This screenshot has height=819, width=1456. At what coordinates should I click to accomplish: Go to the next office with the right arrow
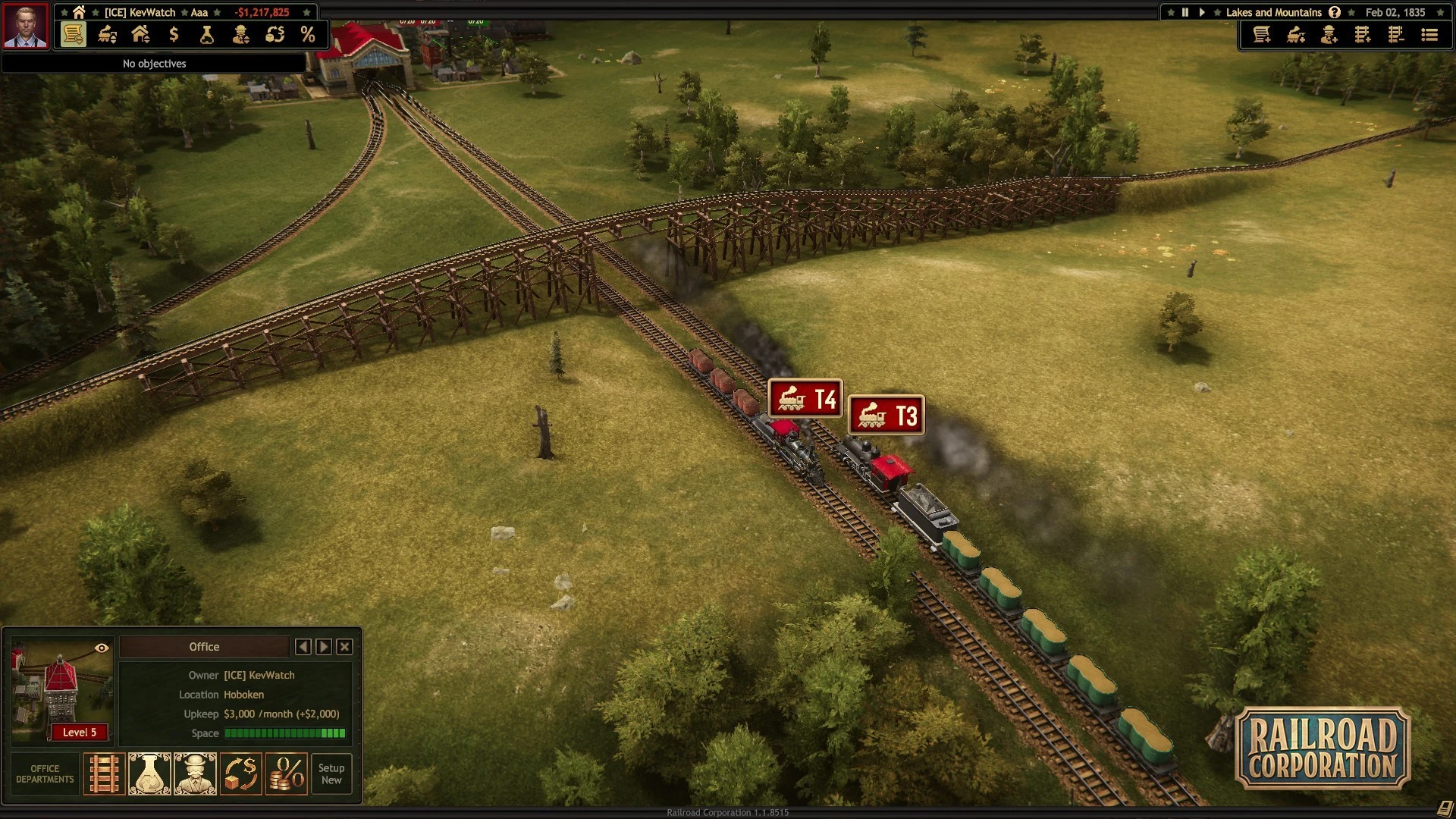(x=324, y=647)
